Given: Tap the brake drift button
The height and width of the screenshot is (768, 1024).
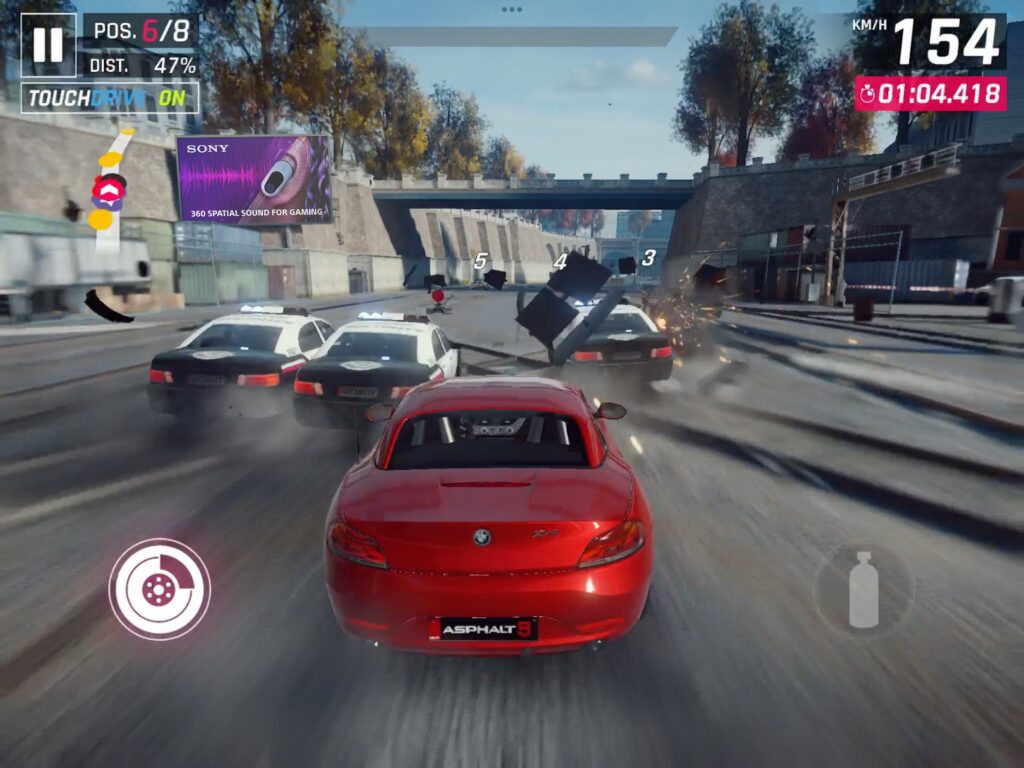Looking at the screenshot, I should coord(159,589).
